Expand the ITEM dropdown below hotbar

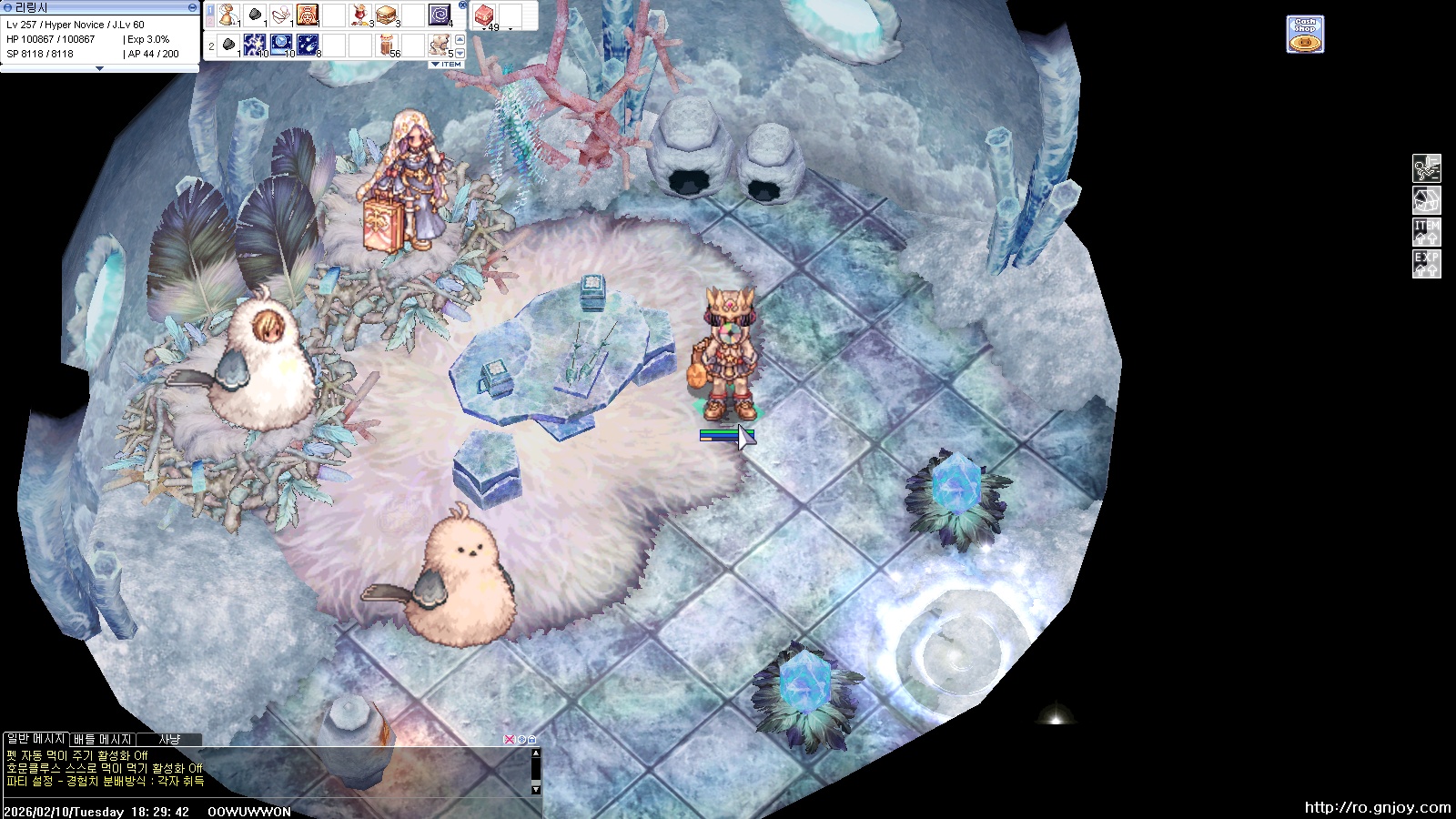pos(447,65)
